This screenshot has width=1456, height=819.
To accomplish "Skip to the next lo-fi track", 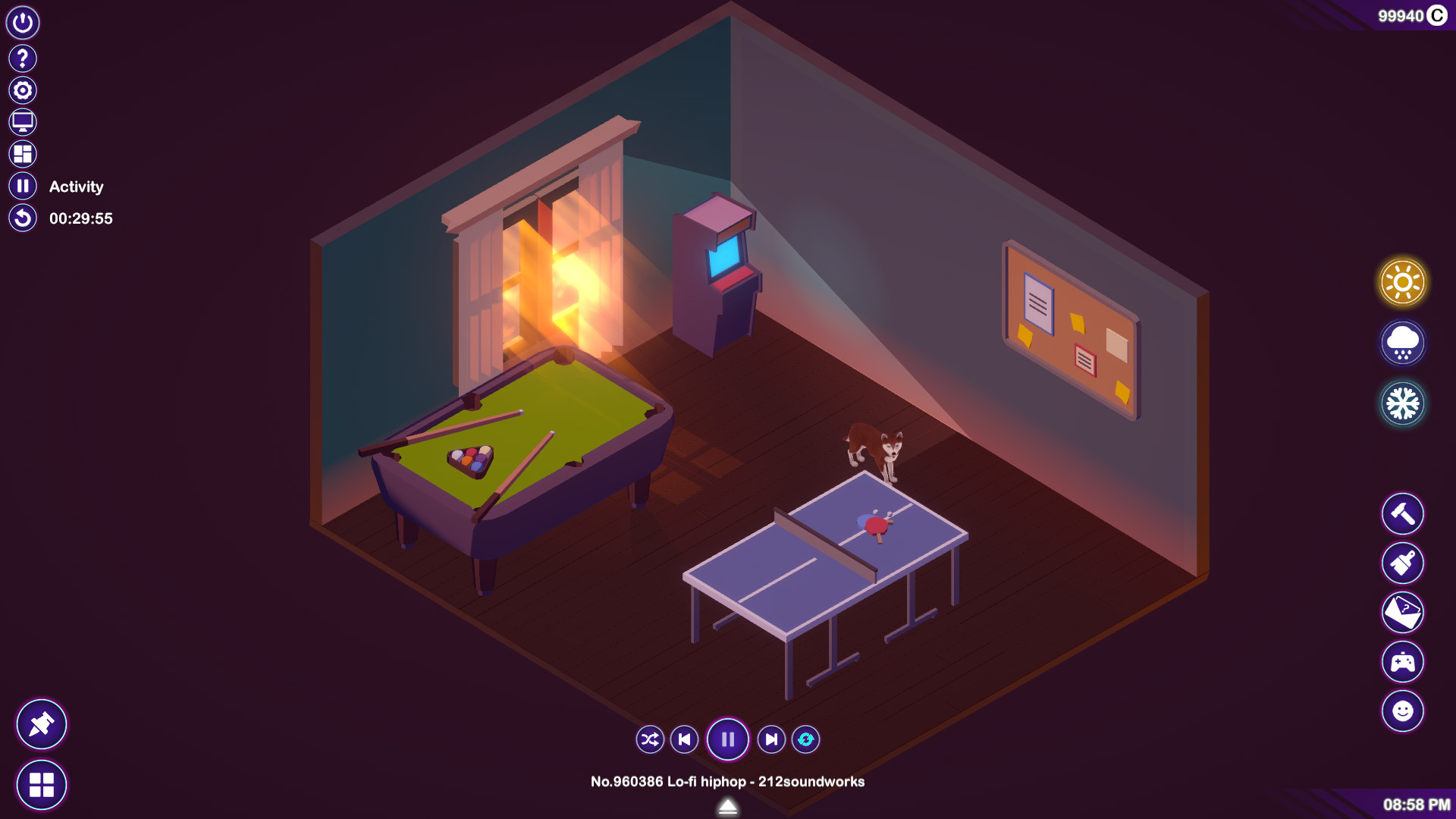I will point(771,739).
